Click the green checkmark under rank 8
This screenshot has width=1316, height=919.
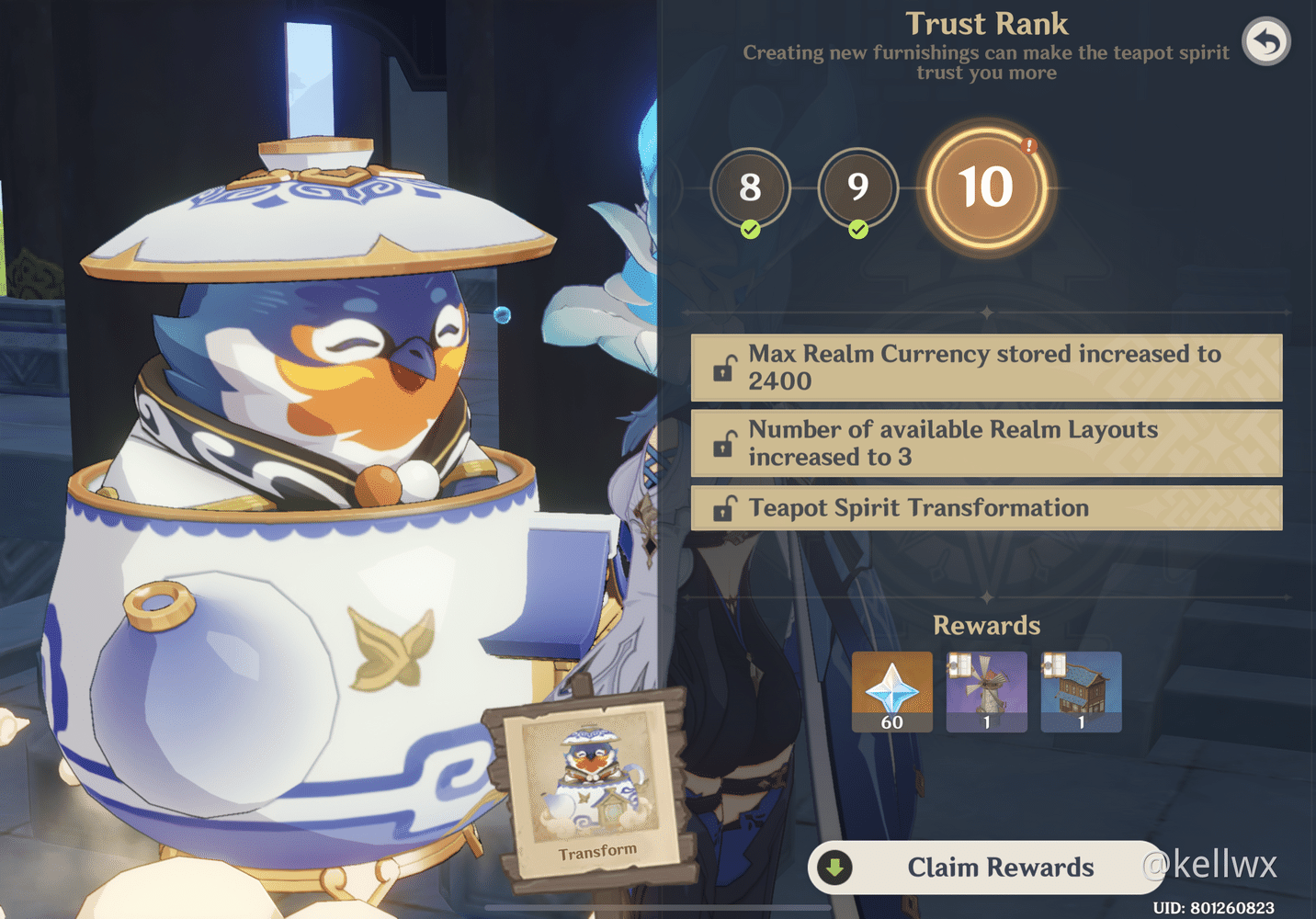[749, 228]
